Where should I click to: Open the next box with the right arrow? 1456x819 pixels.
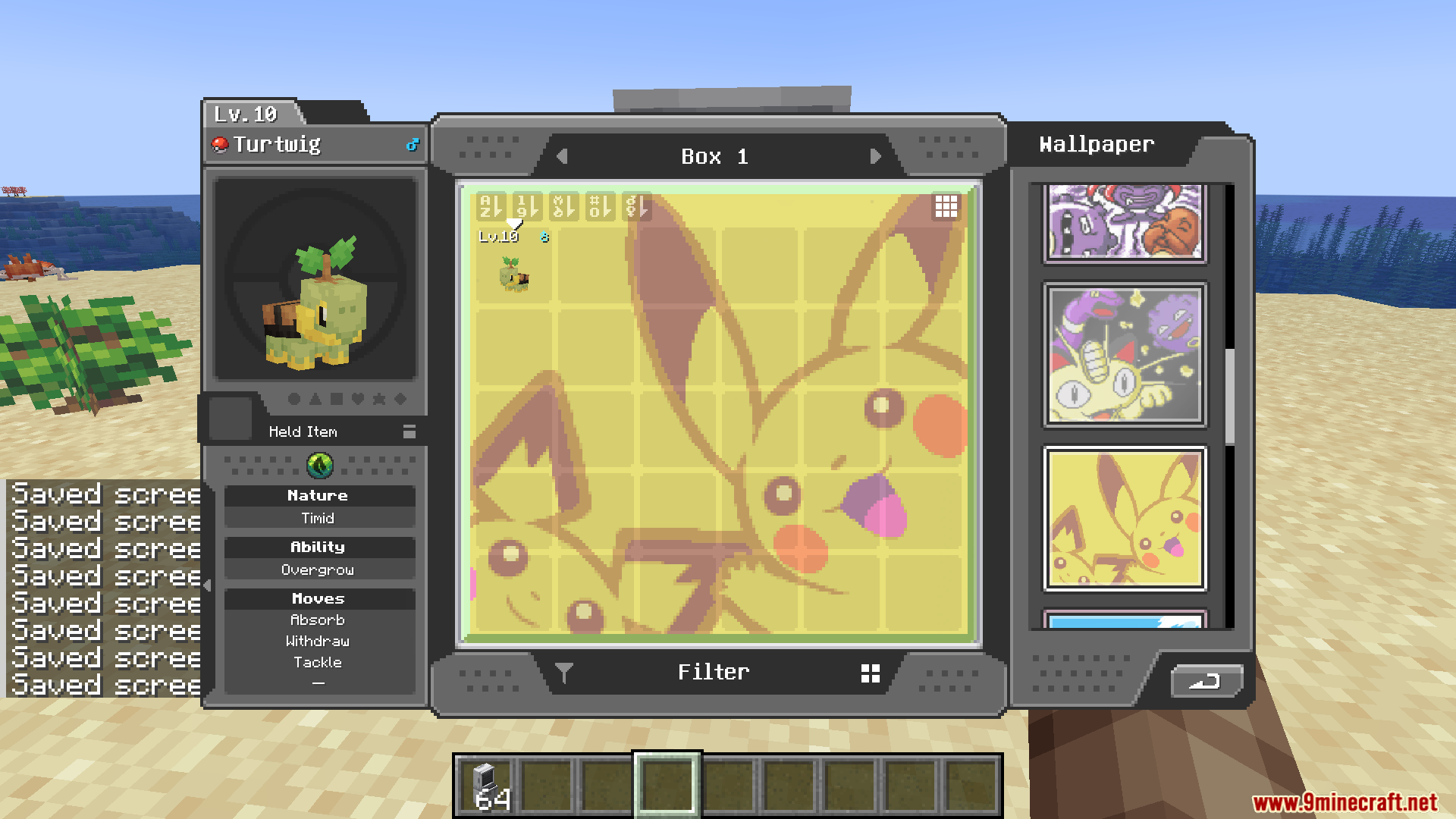coord(877,156)
